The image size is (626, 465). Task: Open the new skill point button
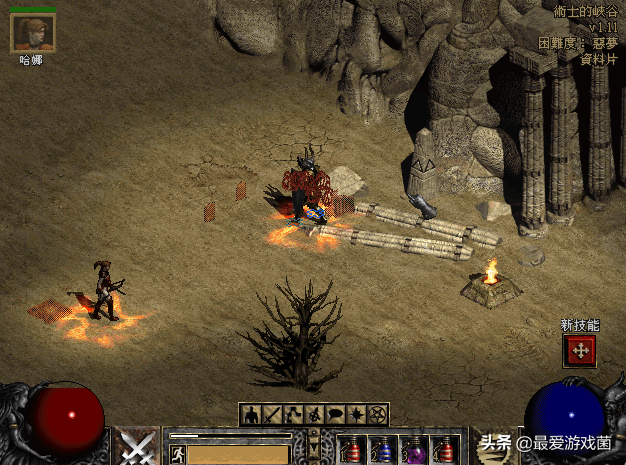(579, 350)
